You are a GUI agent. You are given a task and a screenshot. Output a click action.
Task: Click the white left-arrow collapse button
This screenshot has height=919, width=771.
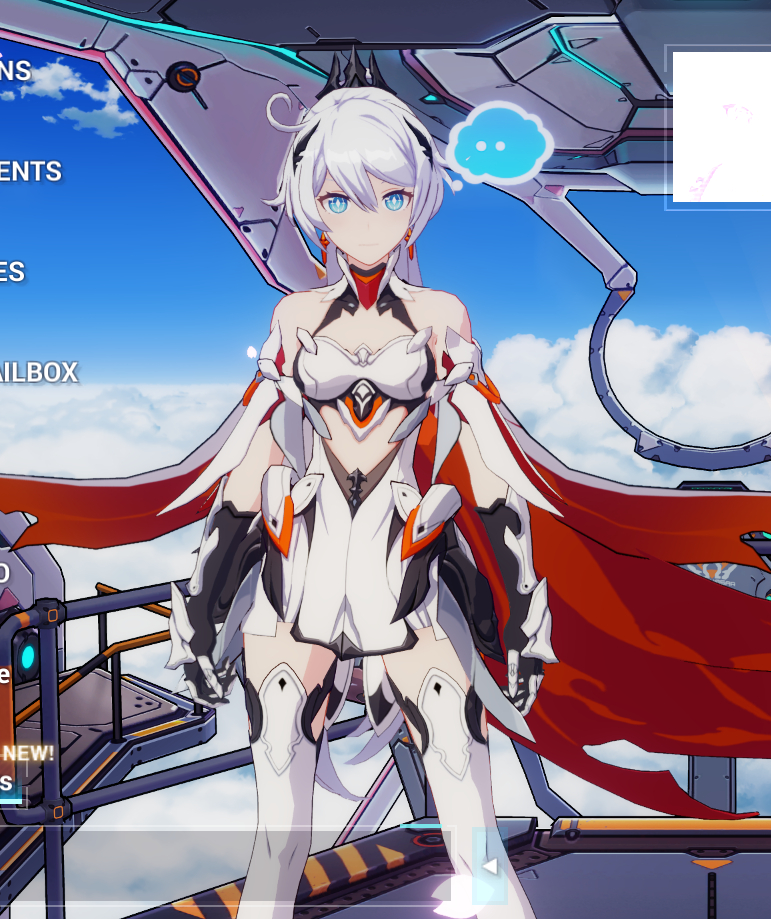490,866
